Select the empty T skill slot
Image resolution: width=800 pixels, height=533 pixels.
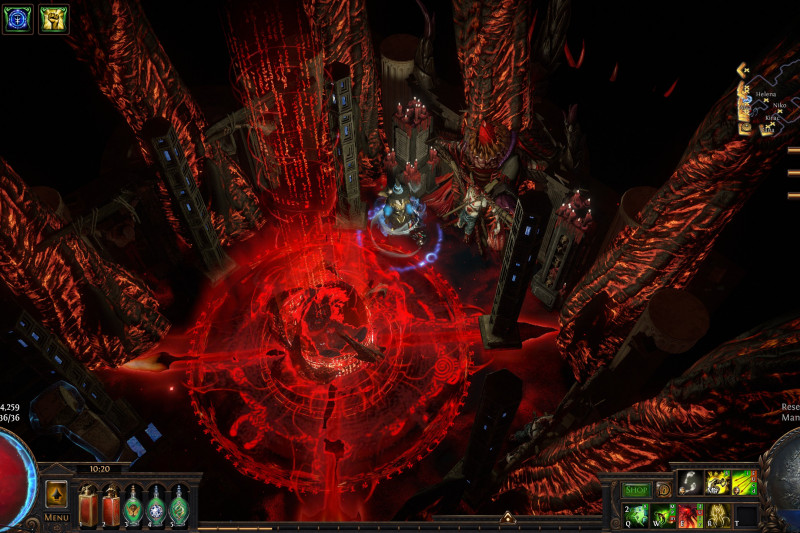(745, 515)
